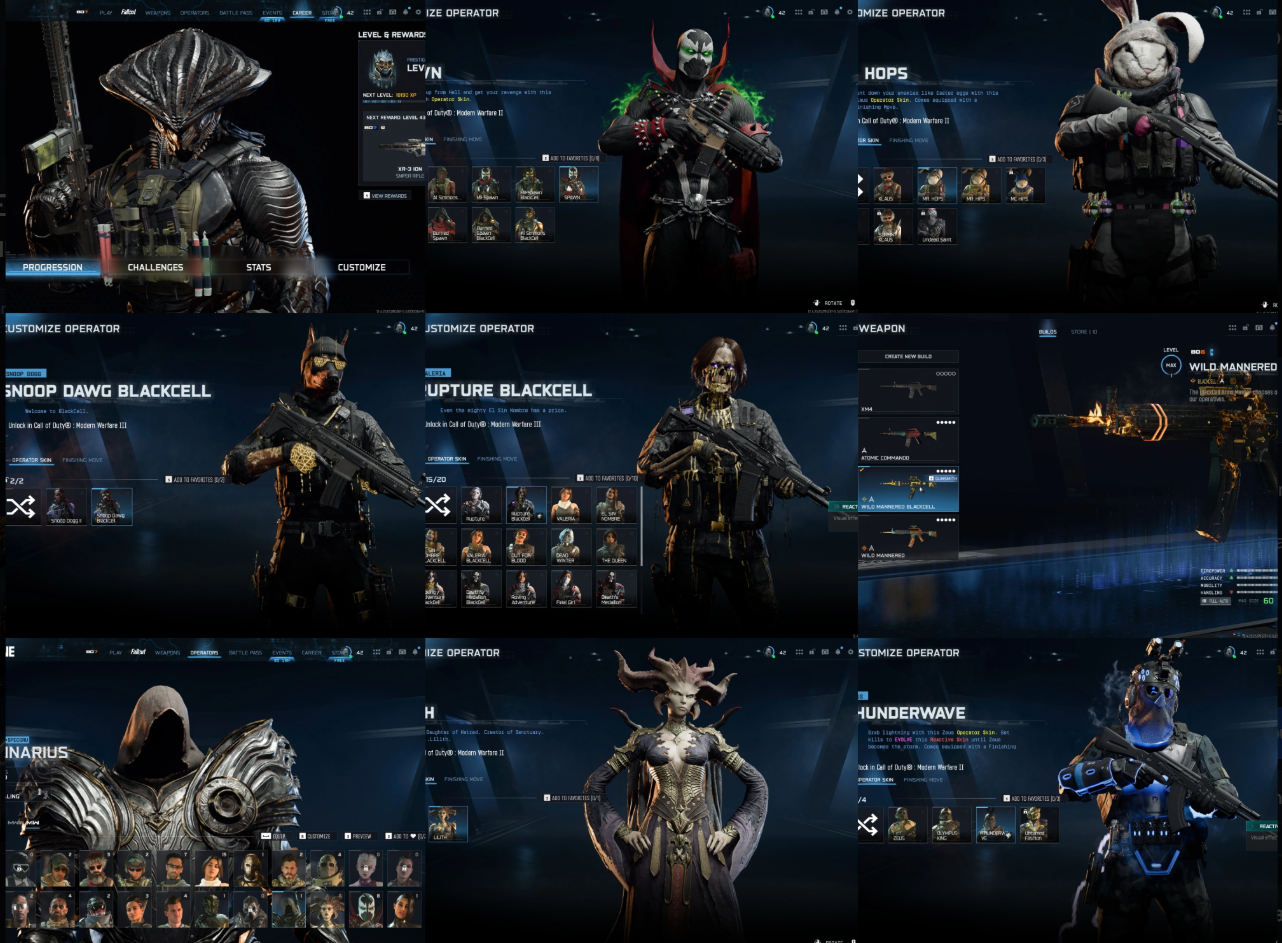Click the View Rewards button under Level and Rewards
This screenshot has width=1282, height=943.
click(384, 195)
